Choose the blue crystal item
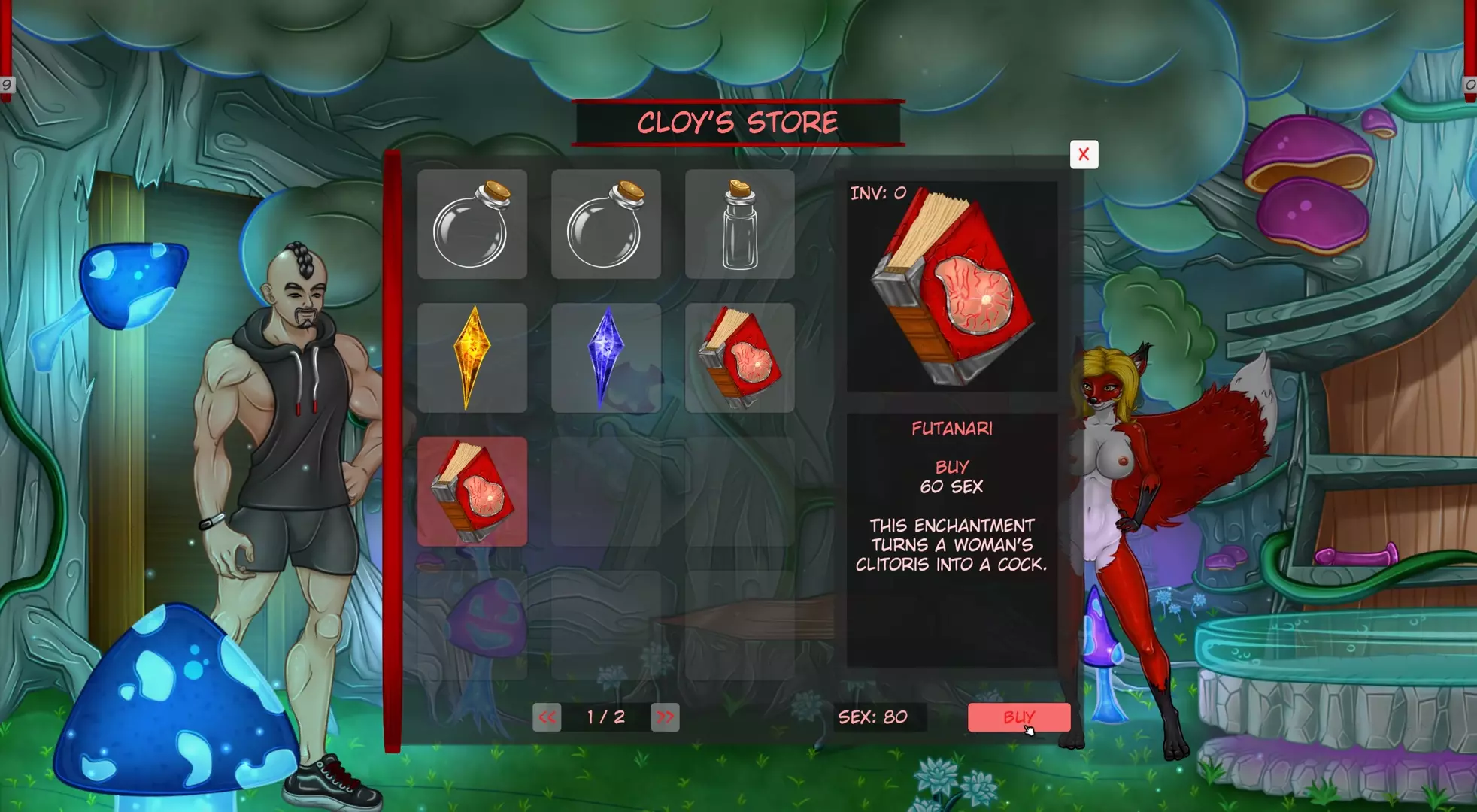This screenshot has width=1477, height=812. tap(605, 358)
